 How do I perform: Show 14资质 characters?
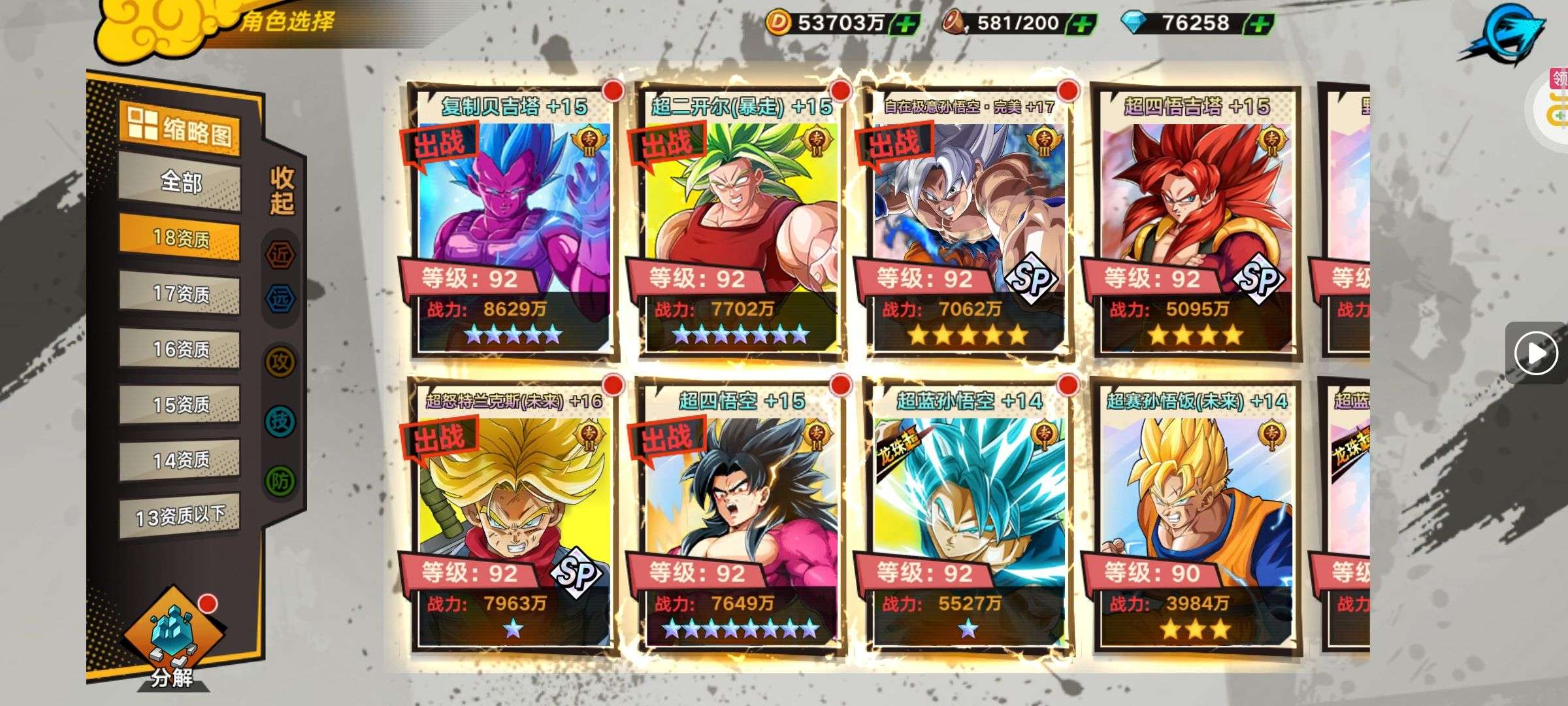(x=180, y=461)
